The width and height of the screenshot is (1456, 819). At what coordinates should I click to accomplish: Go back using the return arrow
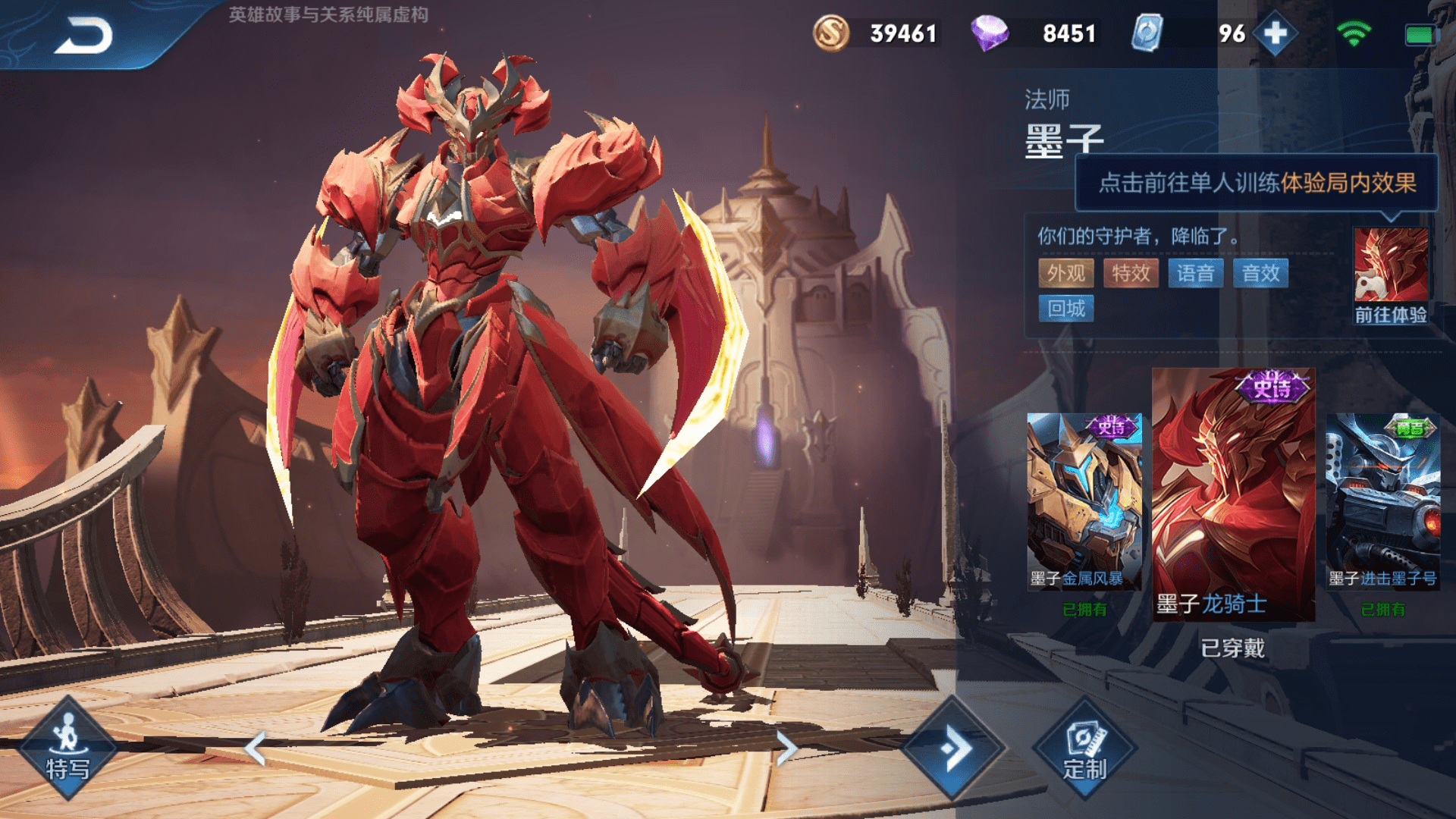[83, 35]
